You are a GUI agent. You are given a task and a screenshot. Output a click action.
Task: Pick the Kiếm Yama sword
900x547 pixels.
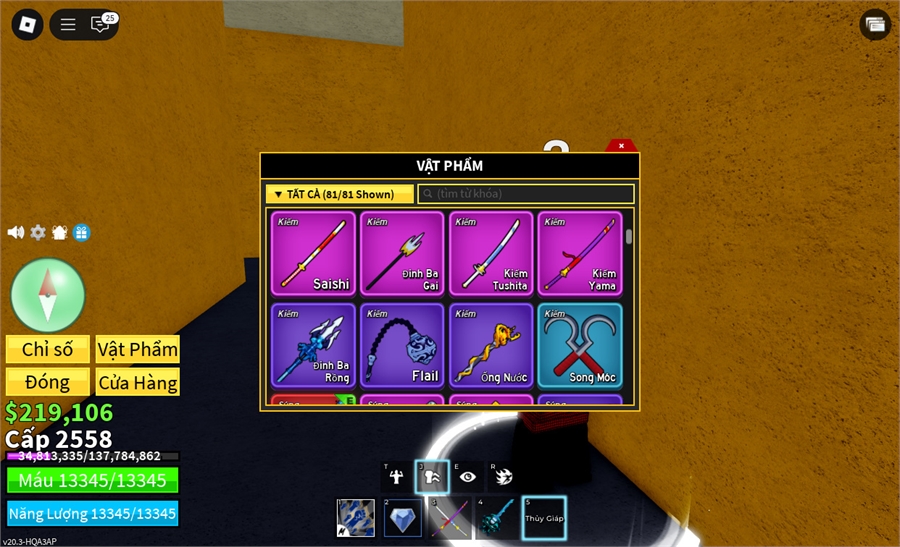click(580, 253)
